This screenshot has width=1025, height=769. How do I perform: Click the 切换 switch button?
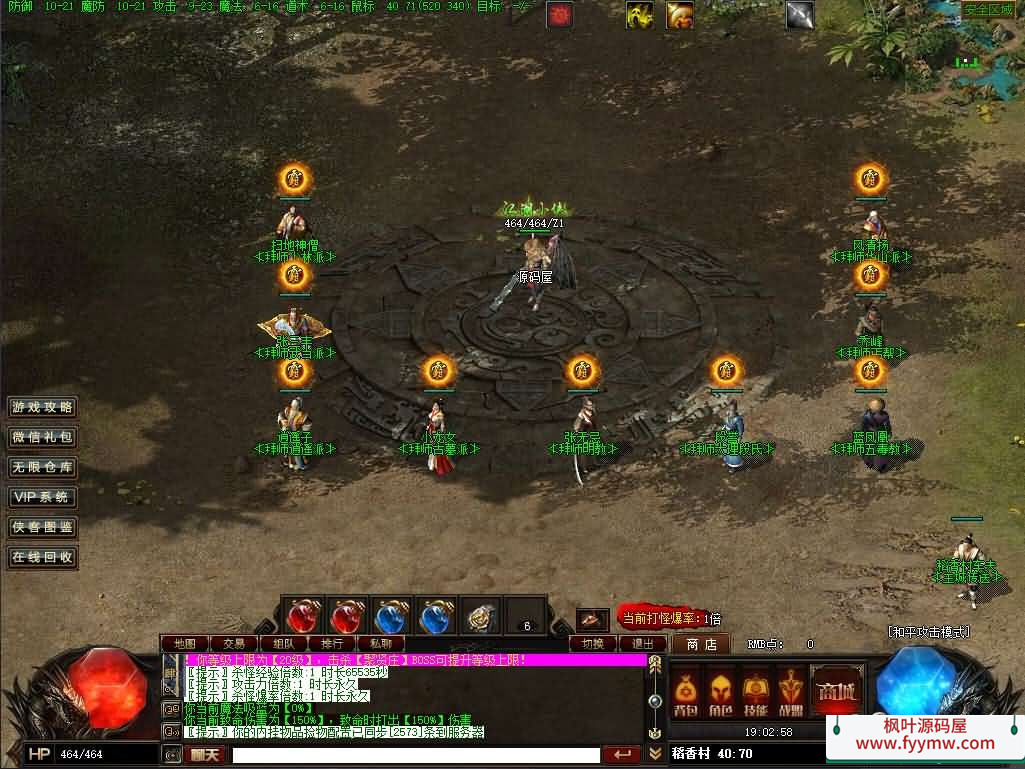[593, 644]
